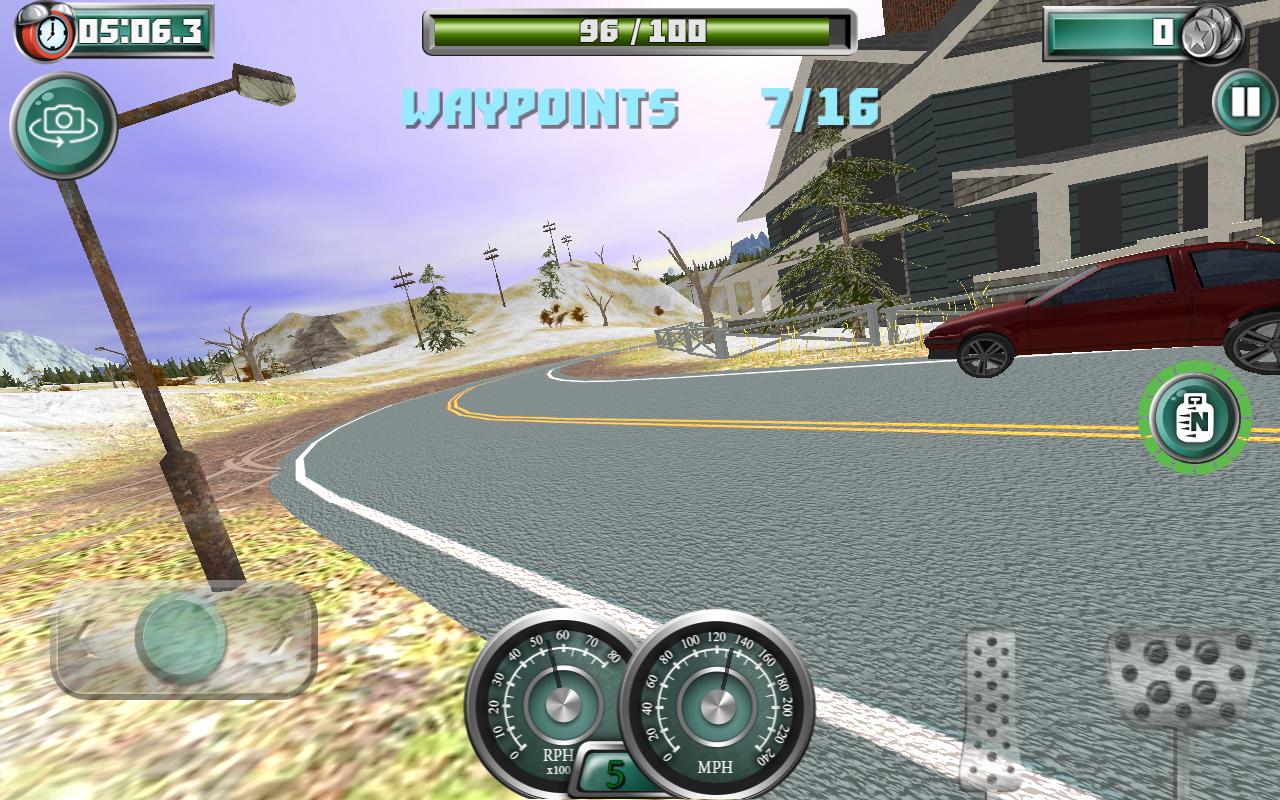Image resolution: width=1280 pixels, height=800 pixels.
Task: Click the 96/100 health bar
Action: [x=637, y=28]
